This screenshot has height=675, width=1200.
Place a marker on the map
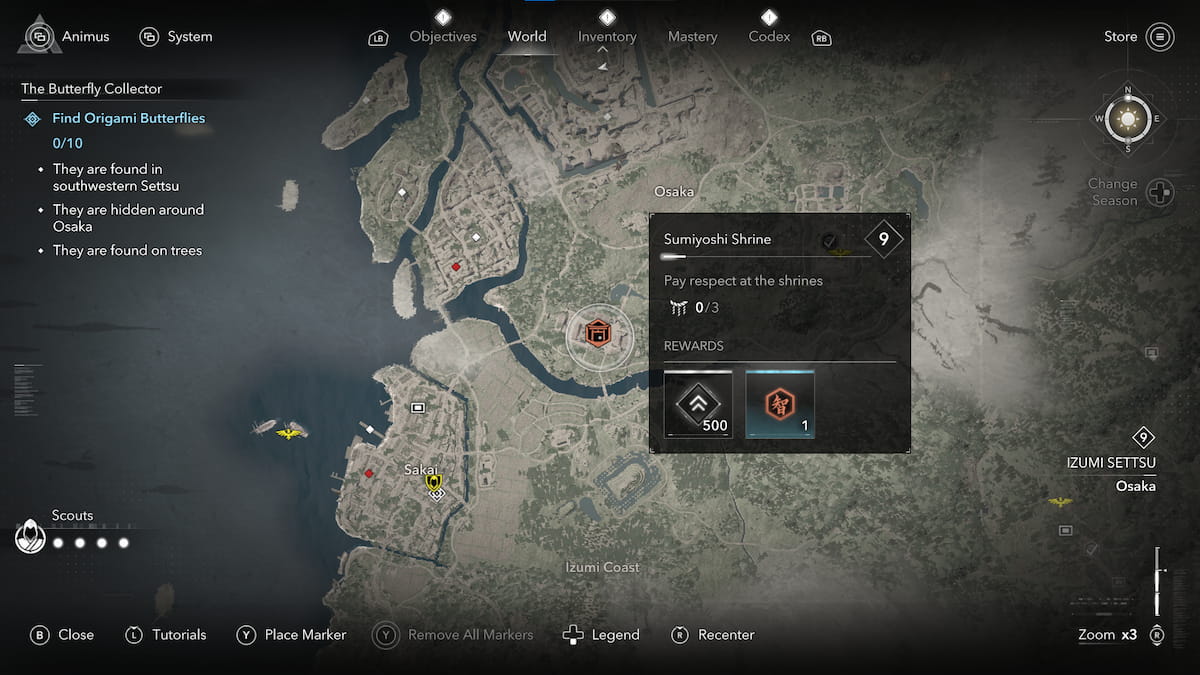click(x=291, y=635)
